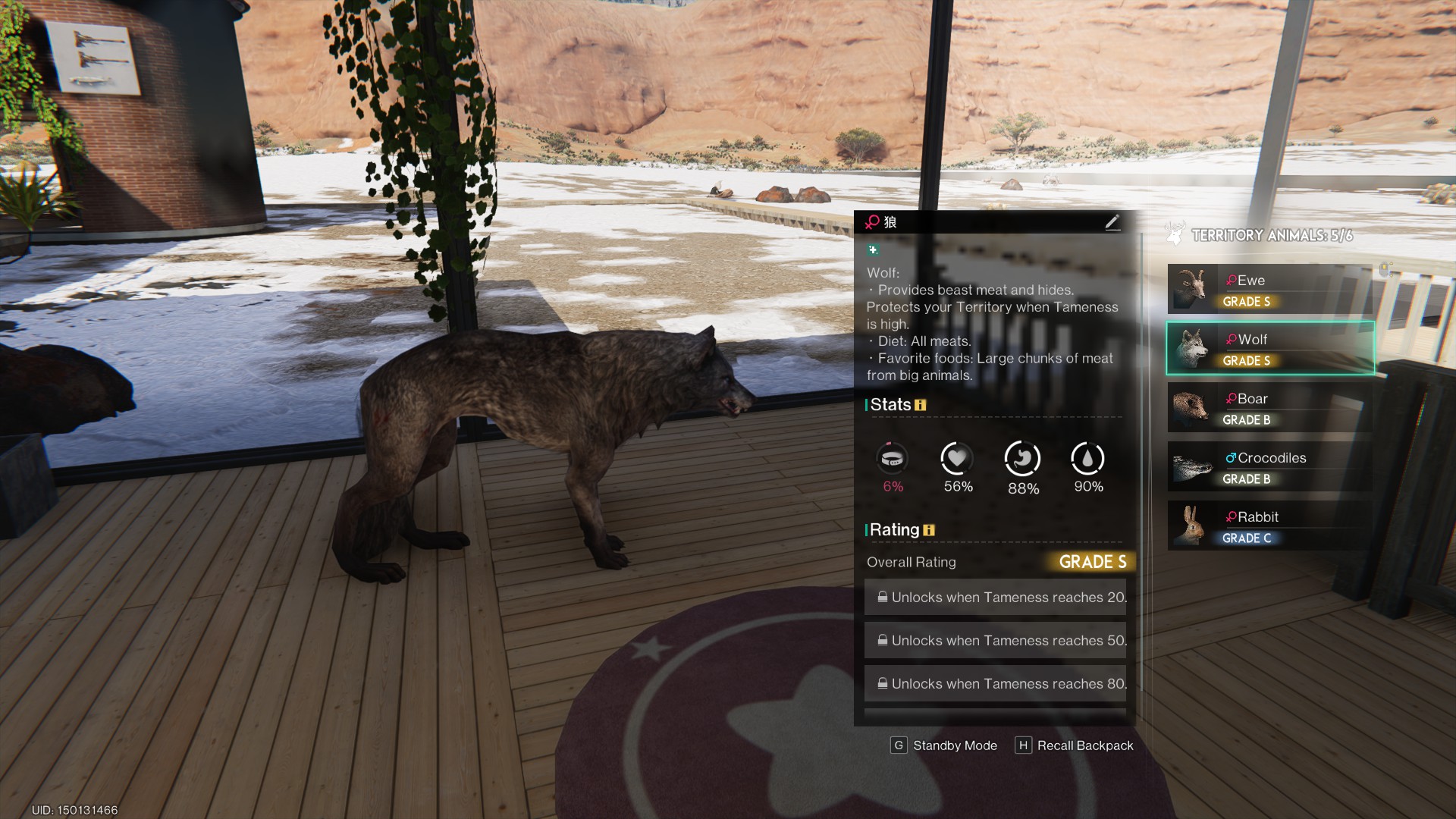The image size is (1456, 819).
Task: Click the stomach hunger stat icon
Action: click(x=1022, y=459)
